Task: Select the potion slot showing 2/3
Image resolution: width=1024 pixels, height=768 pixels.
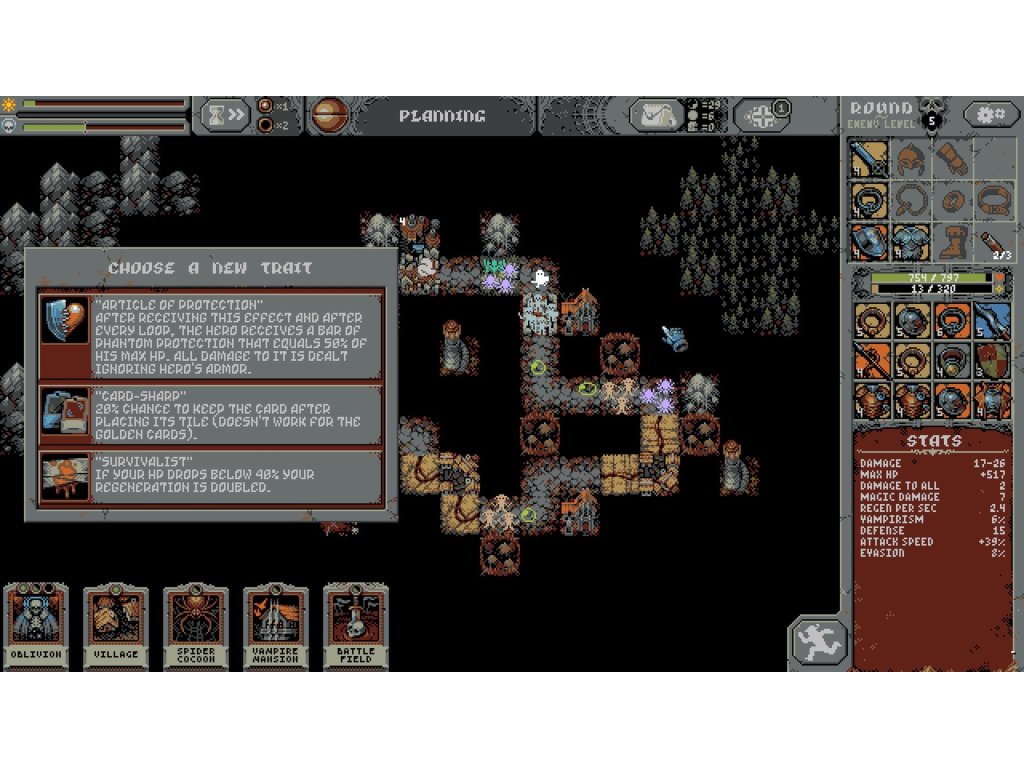Action: (x=992, y=242)
